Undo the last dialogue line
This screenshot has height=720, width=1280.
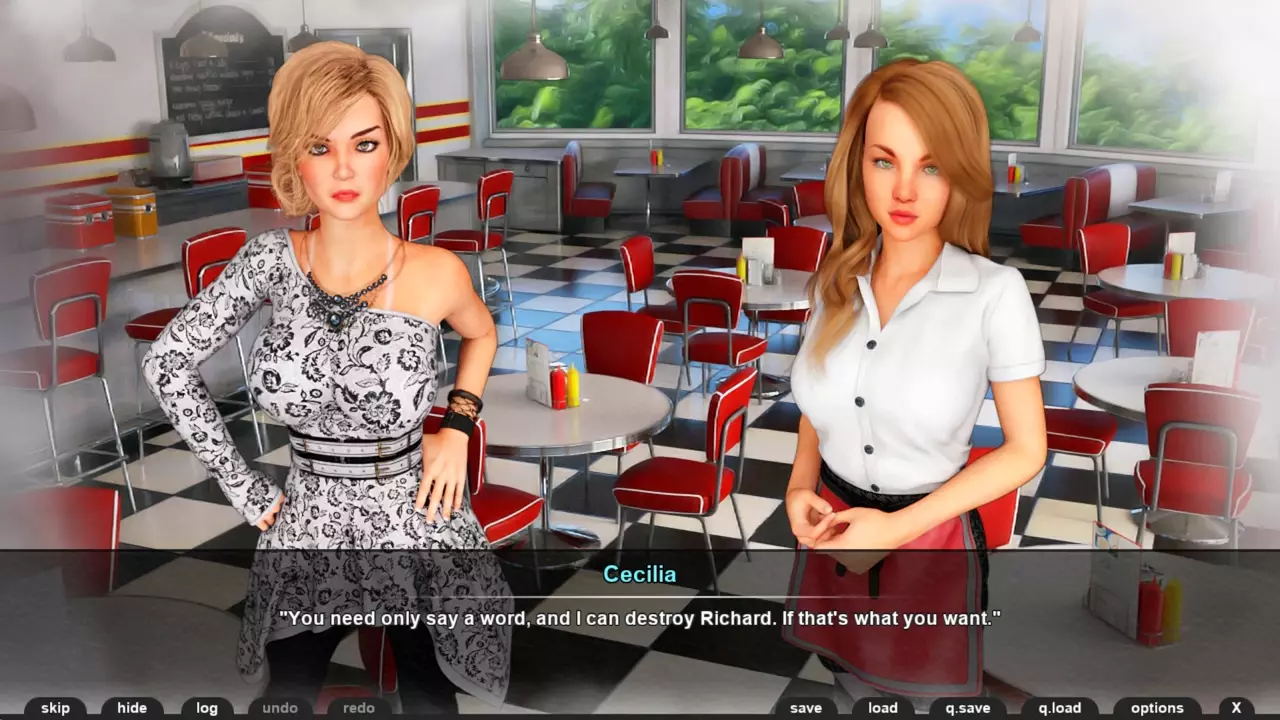[280, 708]
